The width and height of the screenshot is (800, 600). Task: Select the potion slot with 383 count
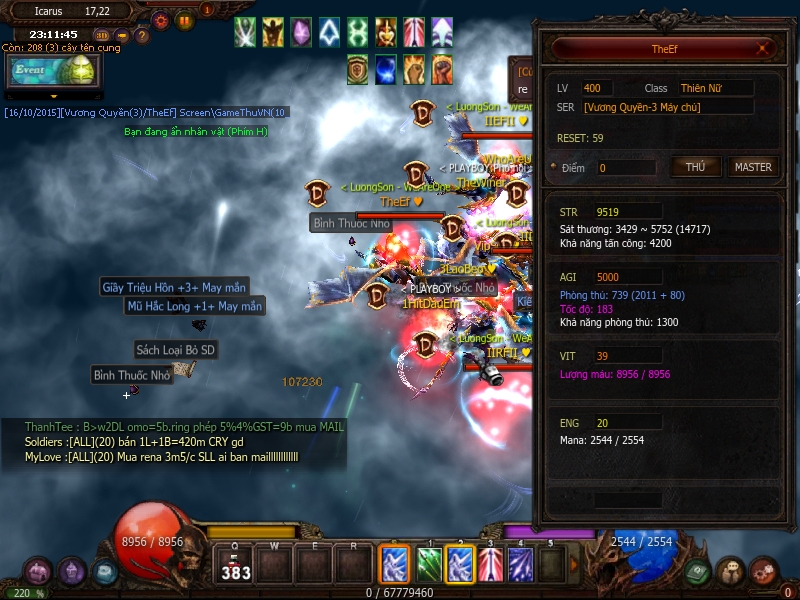[236, 565]
